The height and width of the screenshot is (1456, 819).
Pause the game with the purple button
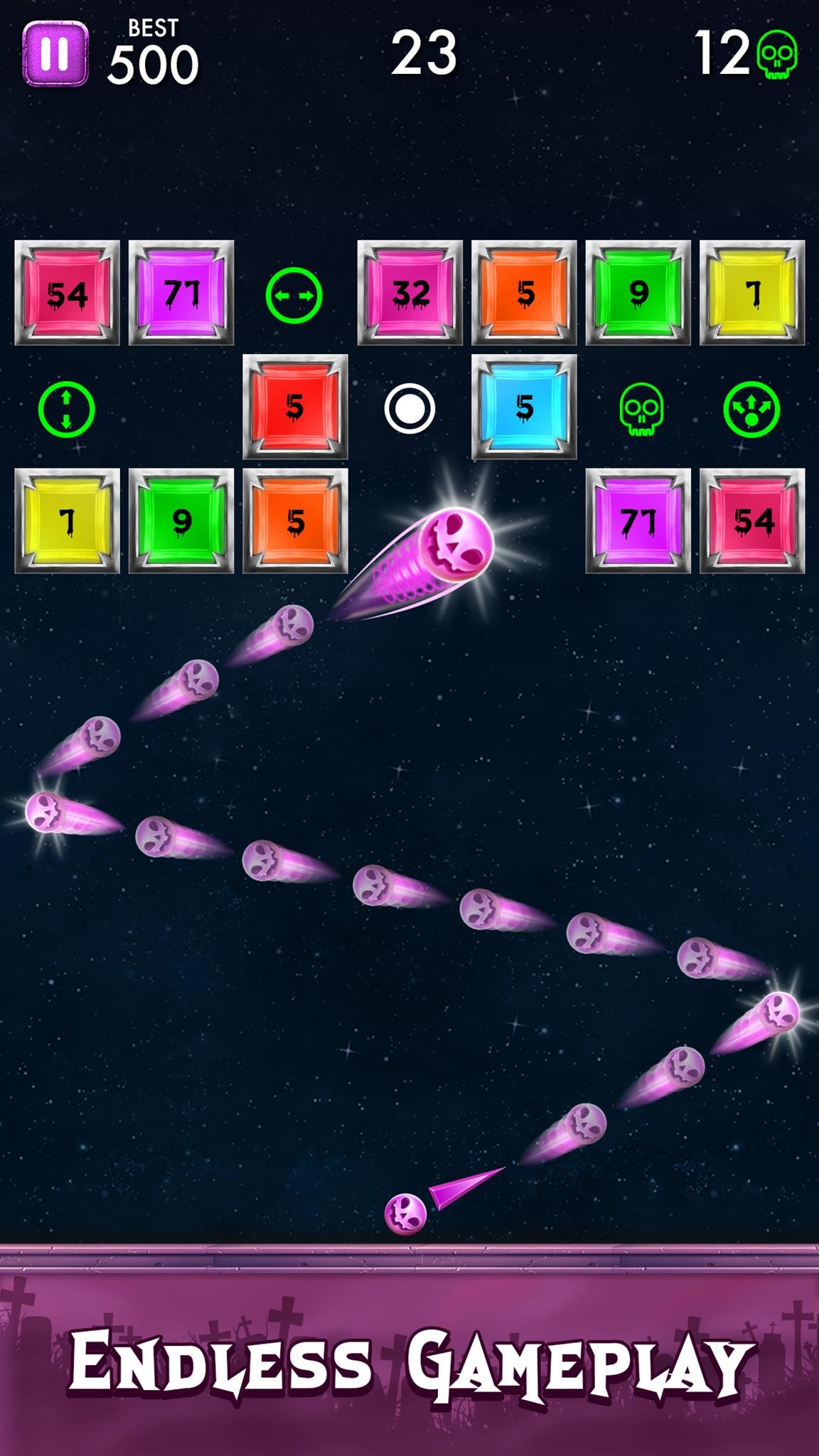55,53
